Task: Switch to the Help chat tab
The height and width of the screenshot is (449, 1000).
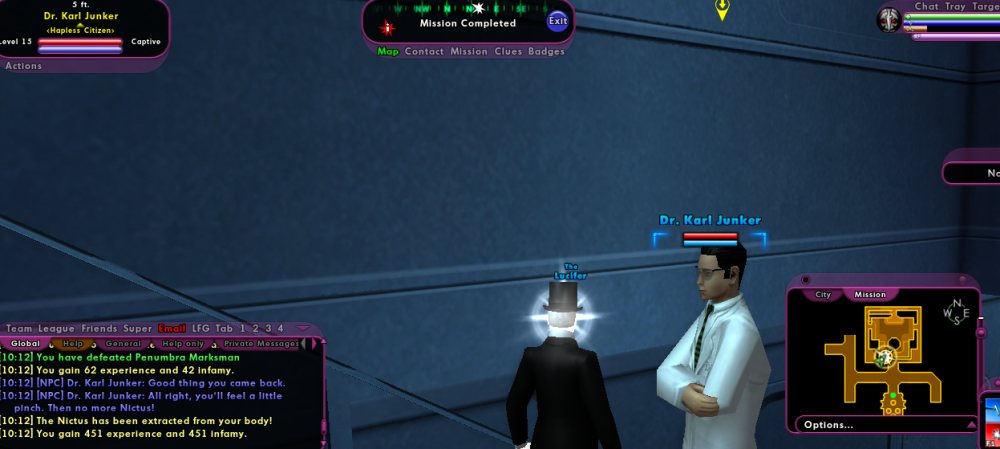Action: (x=74, y=343)
